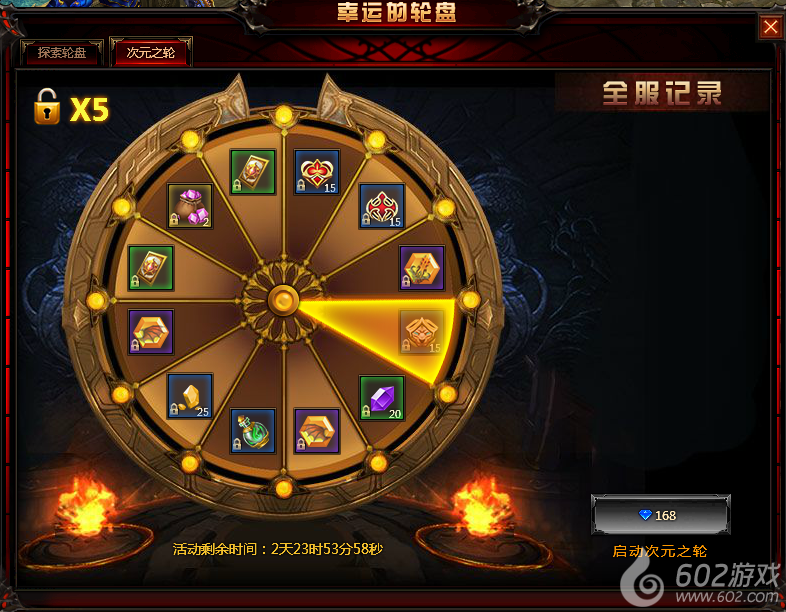Select the purple crystal prize with 20
This screenshot has width=786, height=612.
(x=382, y=398)
